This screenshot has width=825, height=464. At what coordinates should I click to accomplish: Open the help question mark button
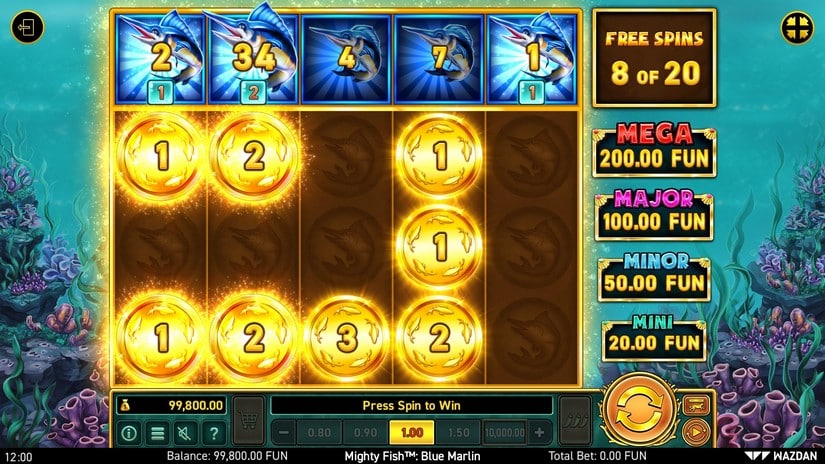213,433
